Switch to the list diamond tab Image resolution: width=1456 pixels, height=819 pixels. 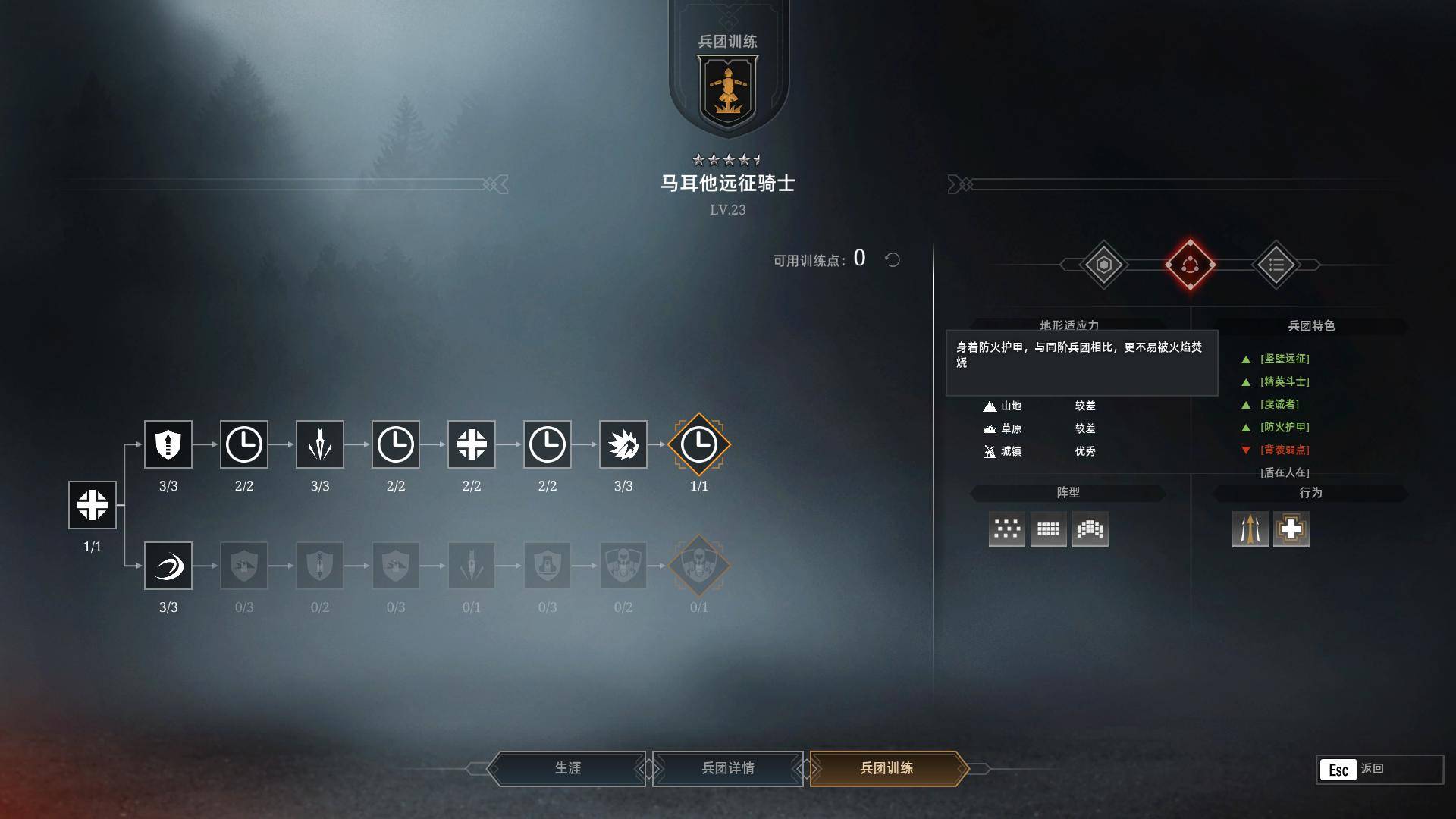tap(1276, 265)
